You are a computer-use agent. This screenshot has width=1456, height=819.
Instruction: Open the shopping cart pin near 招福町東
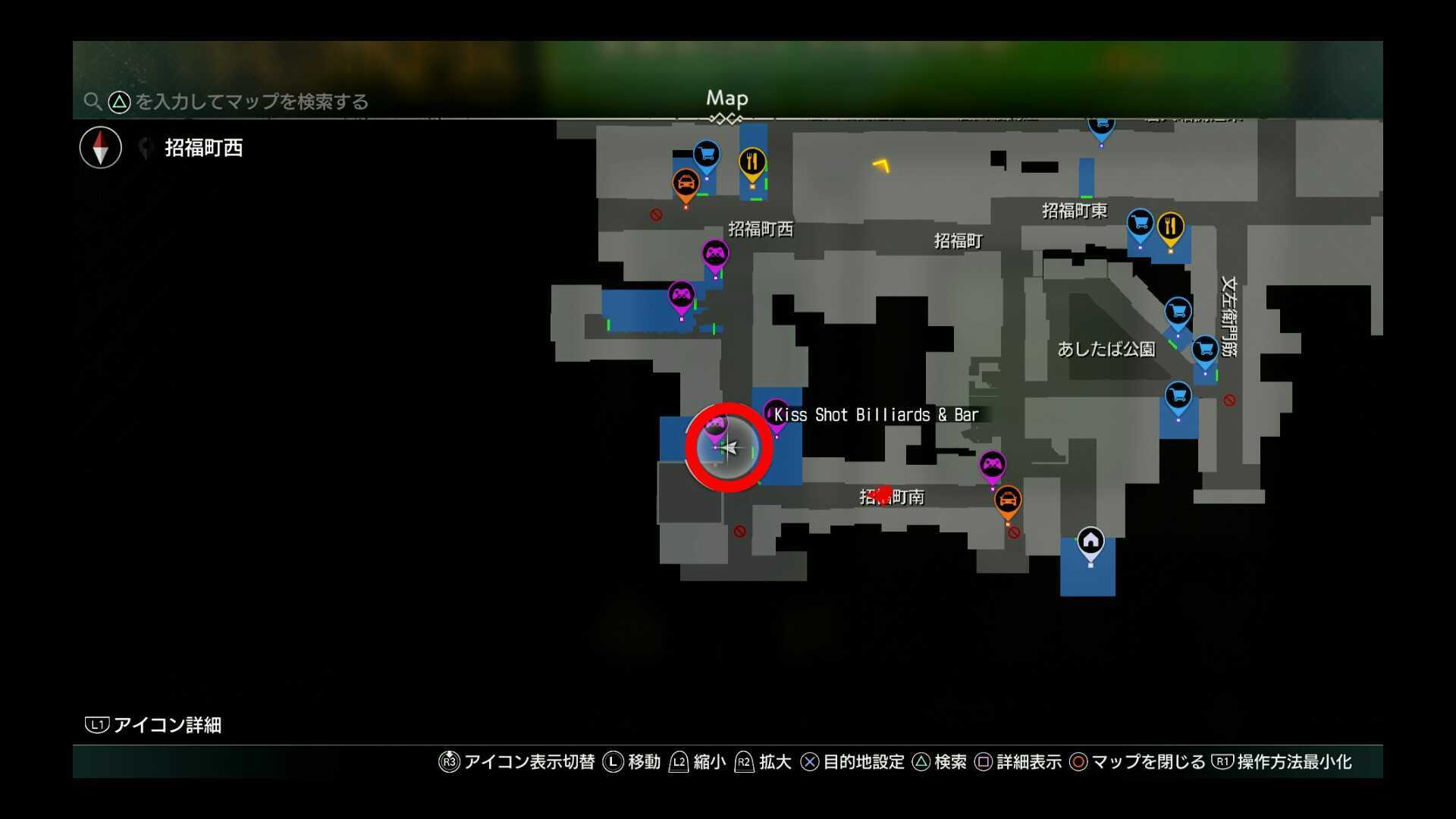coord(1138,220)
